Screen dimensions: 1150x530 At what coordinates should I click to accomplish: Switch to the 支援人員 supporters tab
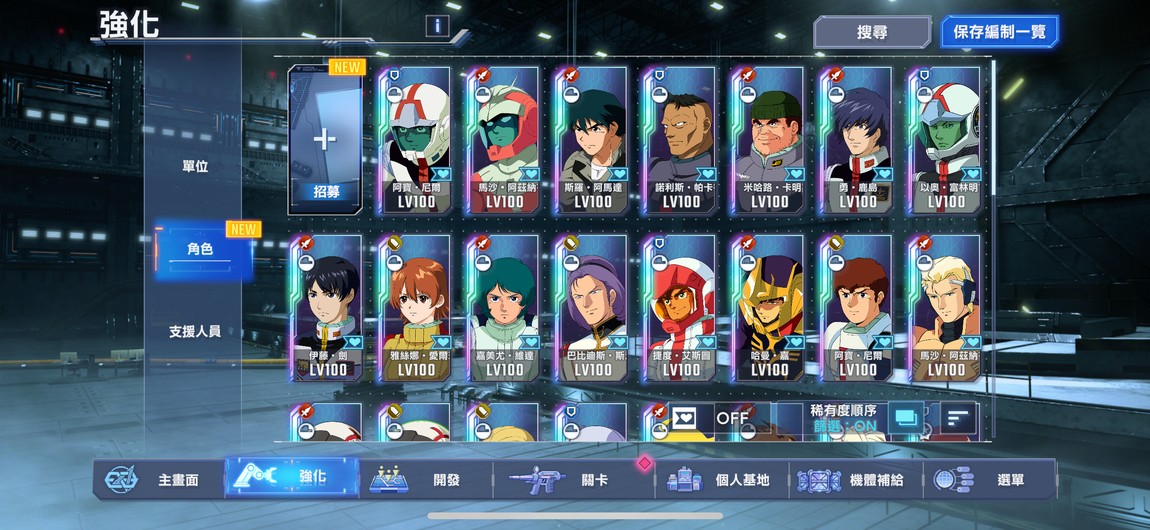pos(195,331)
